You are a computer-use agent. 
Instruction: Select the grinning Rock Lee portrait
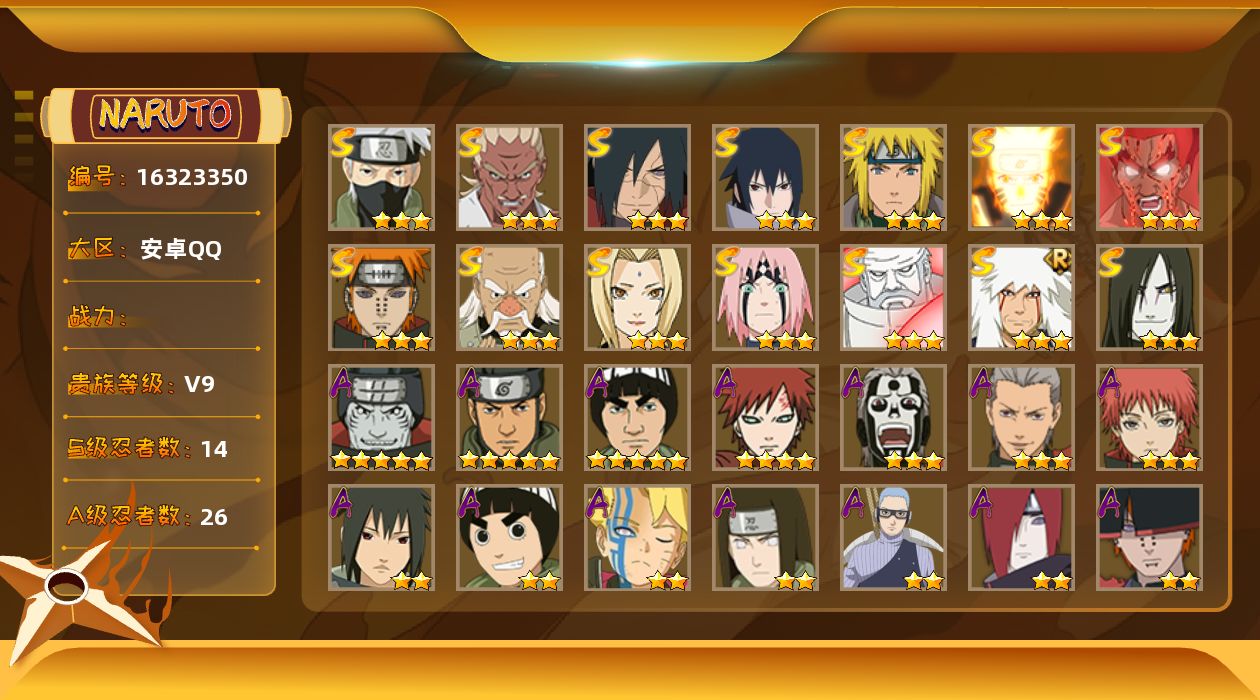tap(509, 537)
